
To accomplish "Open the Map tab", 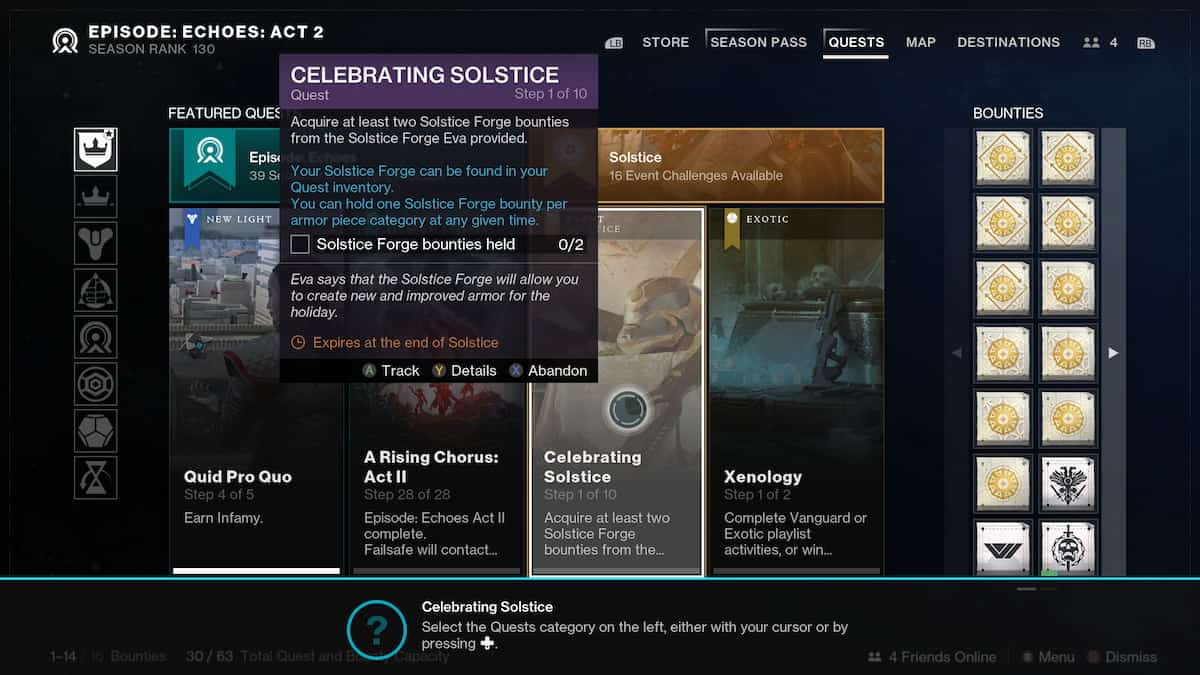I will click(920, 42).
